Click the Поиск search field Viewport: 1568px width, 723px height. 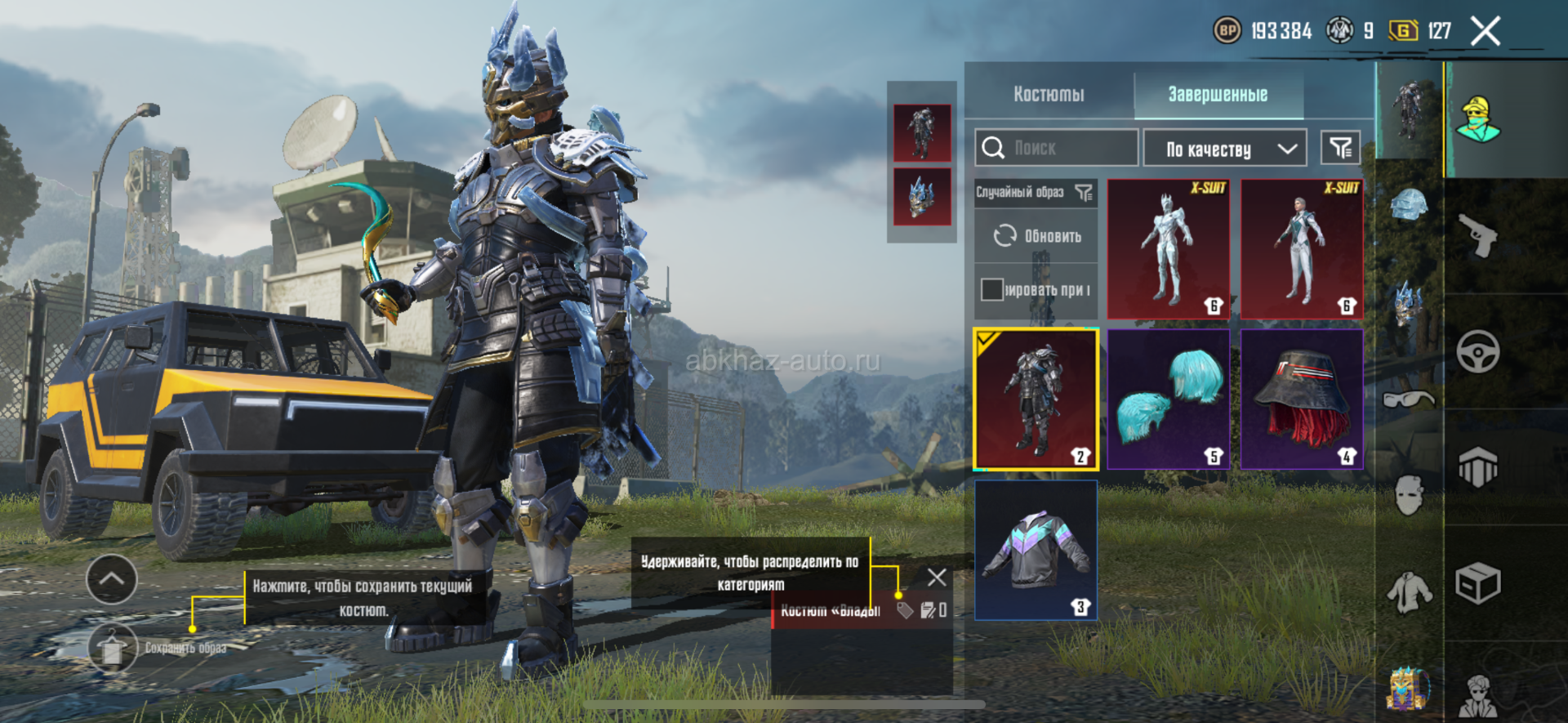1056,148
